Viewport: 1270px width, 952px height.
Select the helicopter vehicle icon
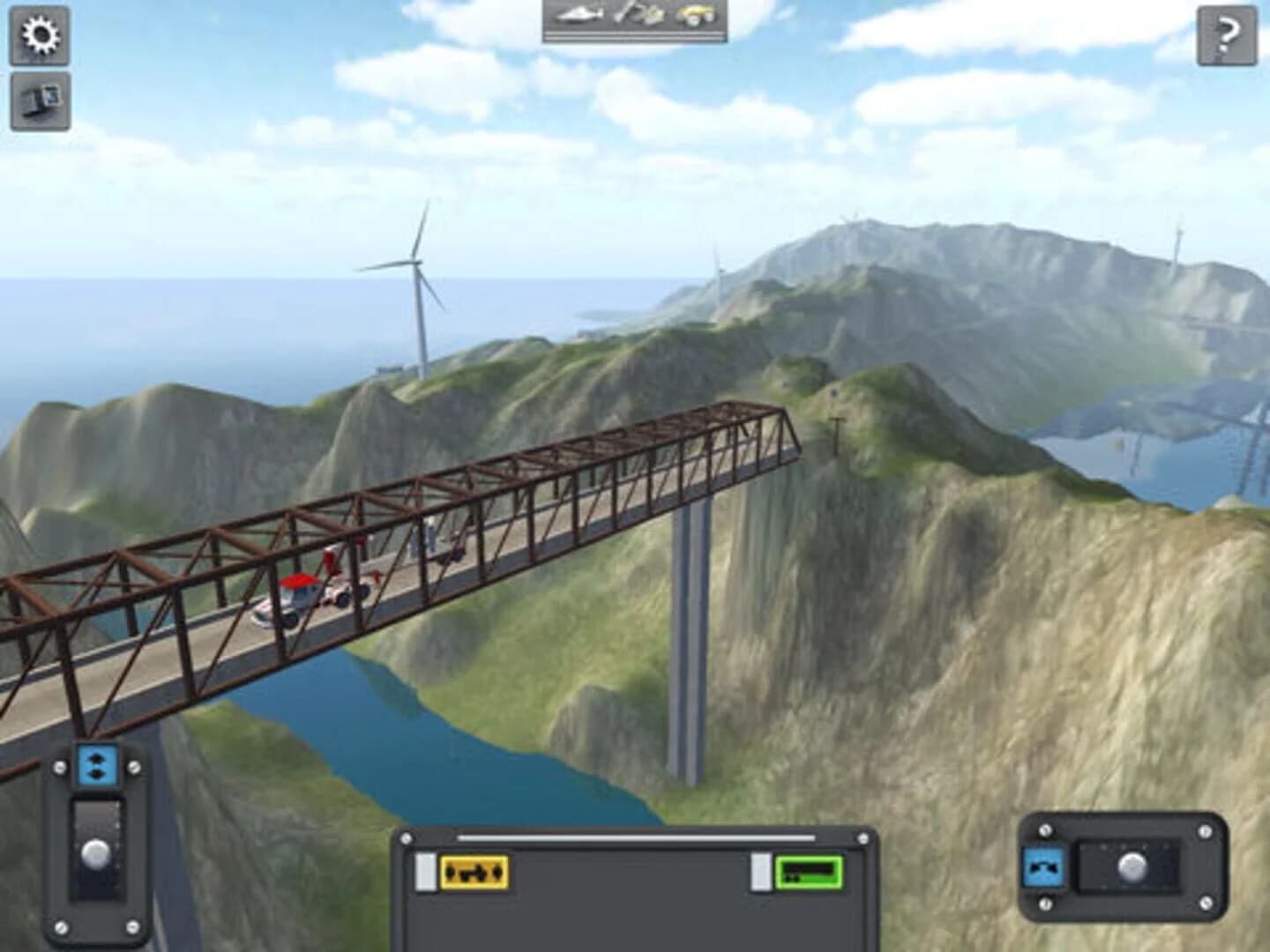pyautogui.click(x=578, y=16)
